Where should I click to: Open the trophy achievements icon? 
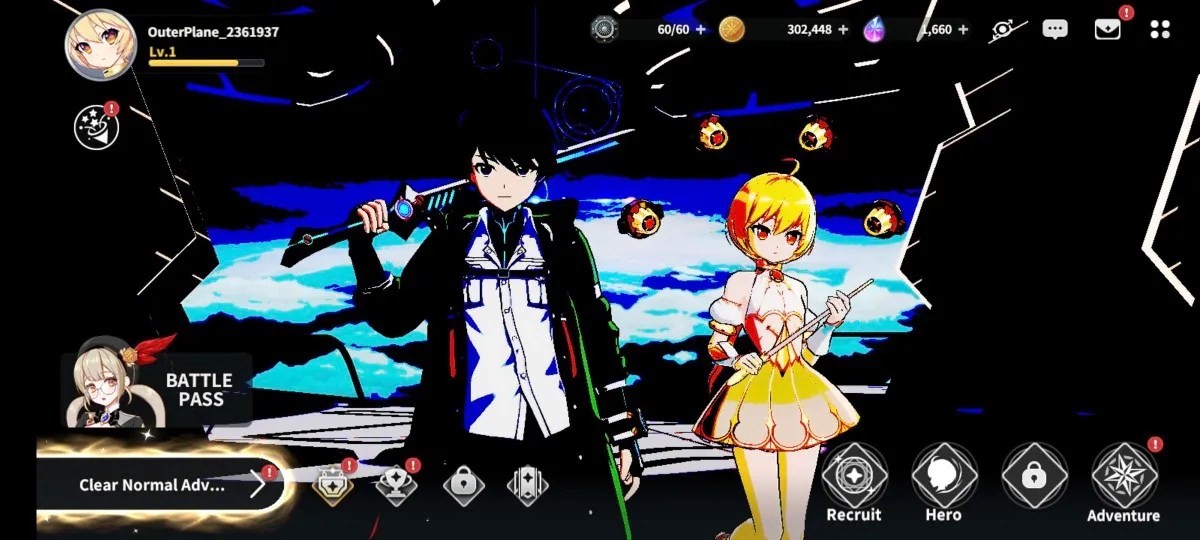click(396, 486)
